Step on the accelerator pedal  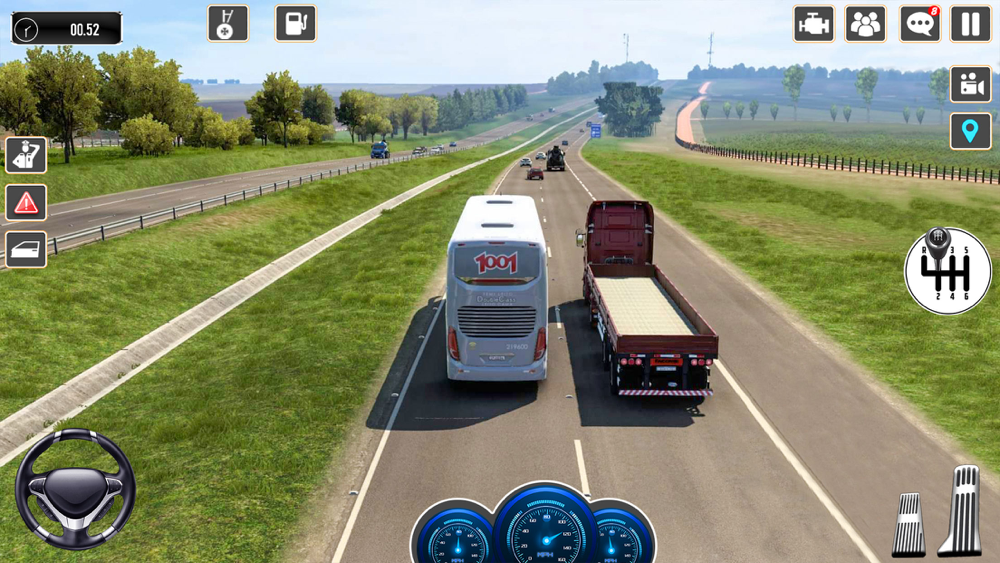click(x=960, y=510)
